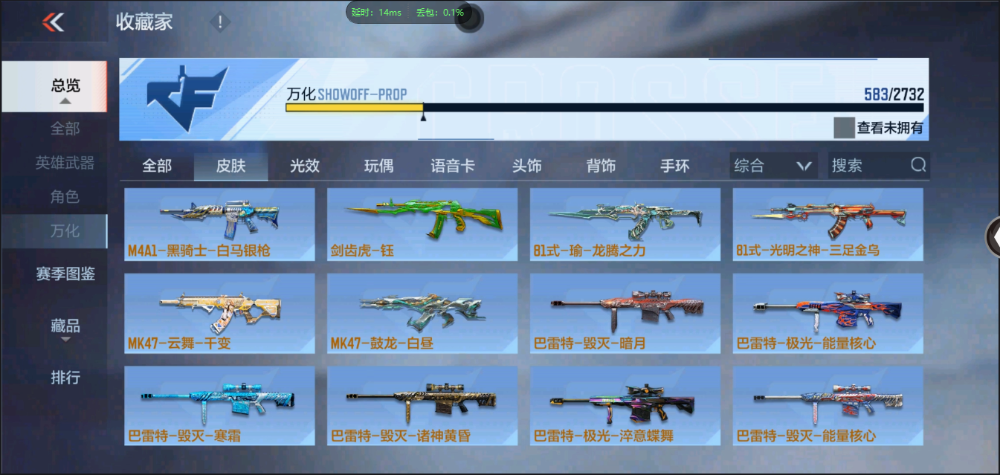Open the 英雄武器 category
Viewport: 1000px width, 475px height.
click(x=65, y=163)
